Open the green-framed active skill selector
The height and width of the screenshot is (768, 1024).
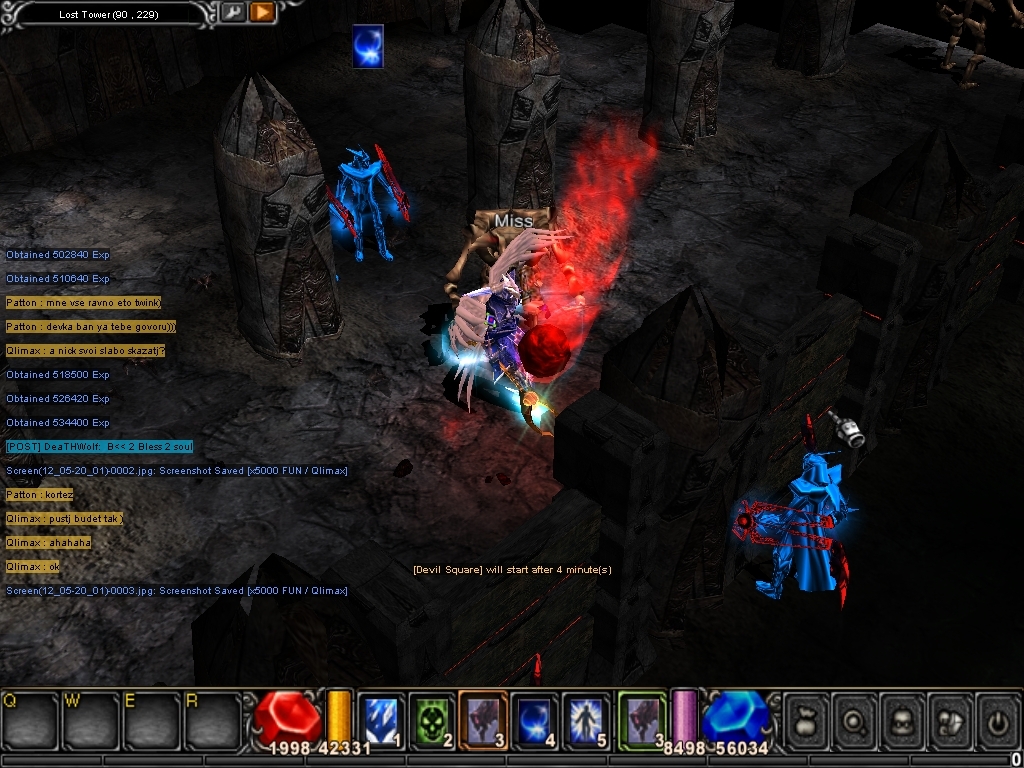[641, 719]
